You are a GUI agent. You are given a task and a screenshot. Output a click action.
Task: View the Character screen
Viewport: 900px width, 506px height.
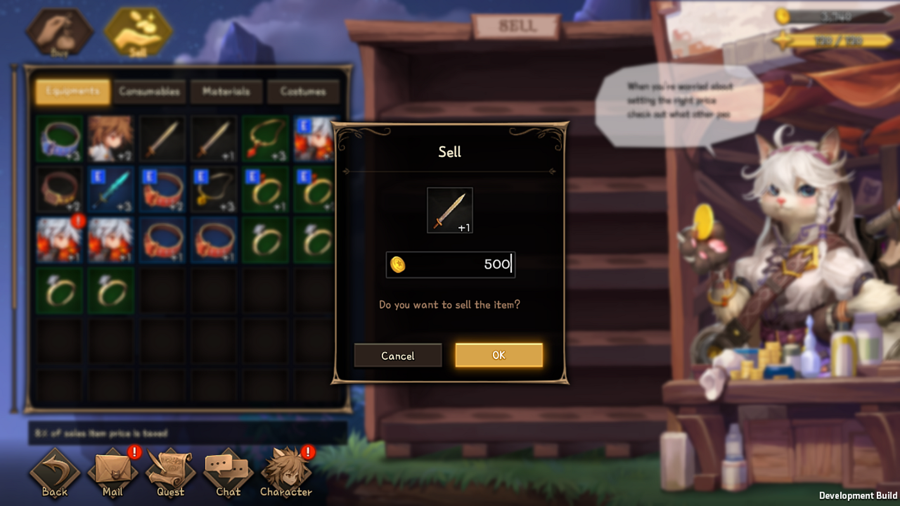point(286,473)
